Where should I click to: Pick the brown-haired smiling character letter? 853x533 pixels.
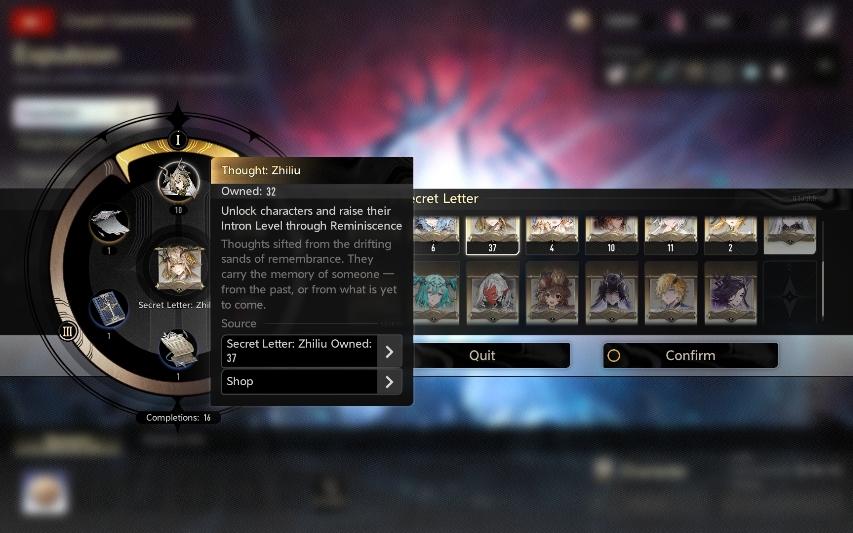pos(552,292)
